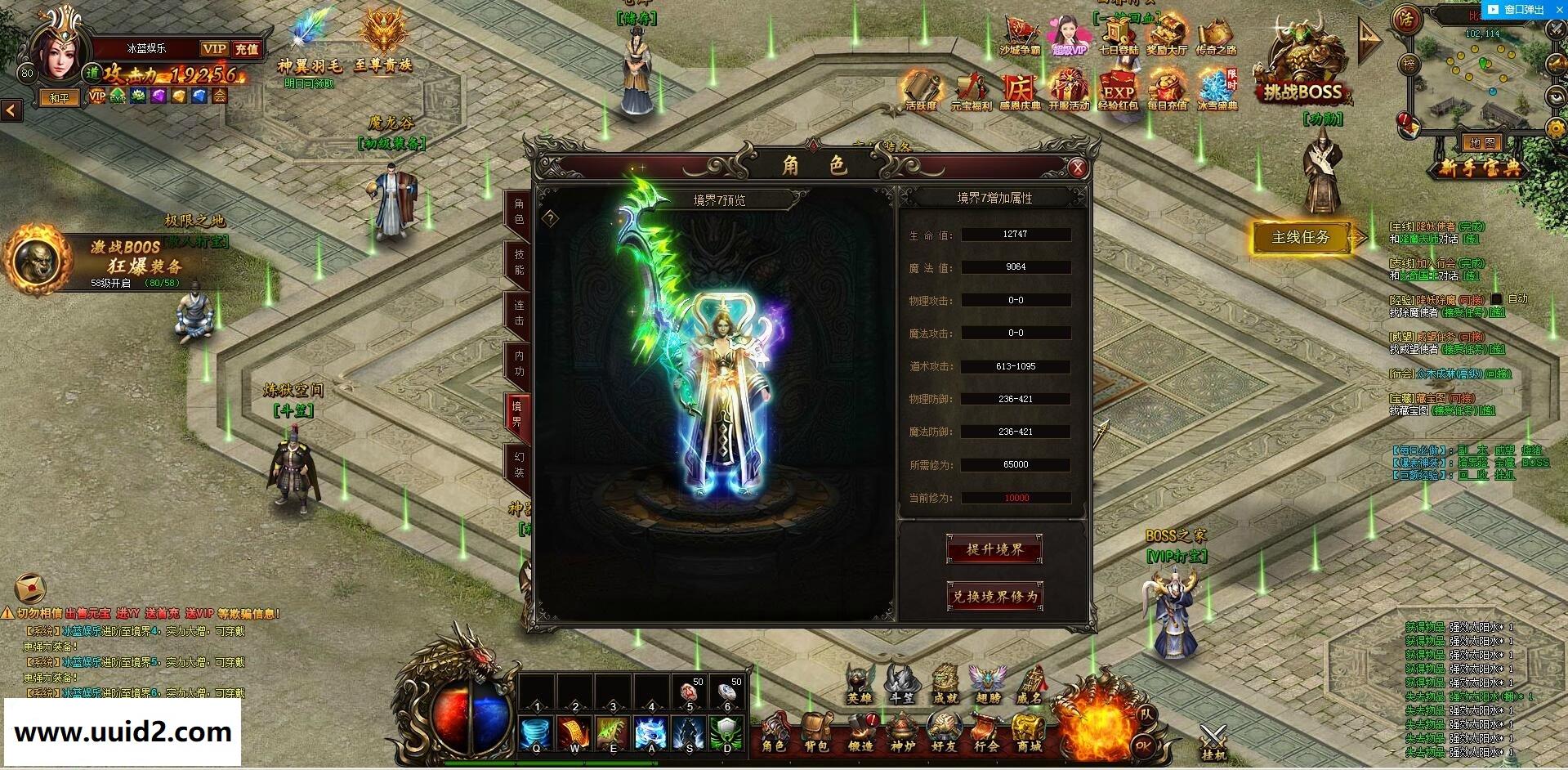
Task: Open the 挑战BOSS challenge icon
Action: pos(1303,74)
